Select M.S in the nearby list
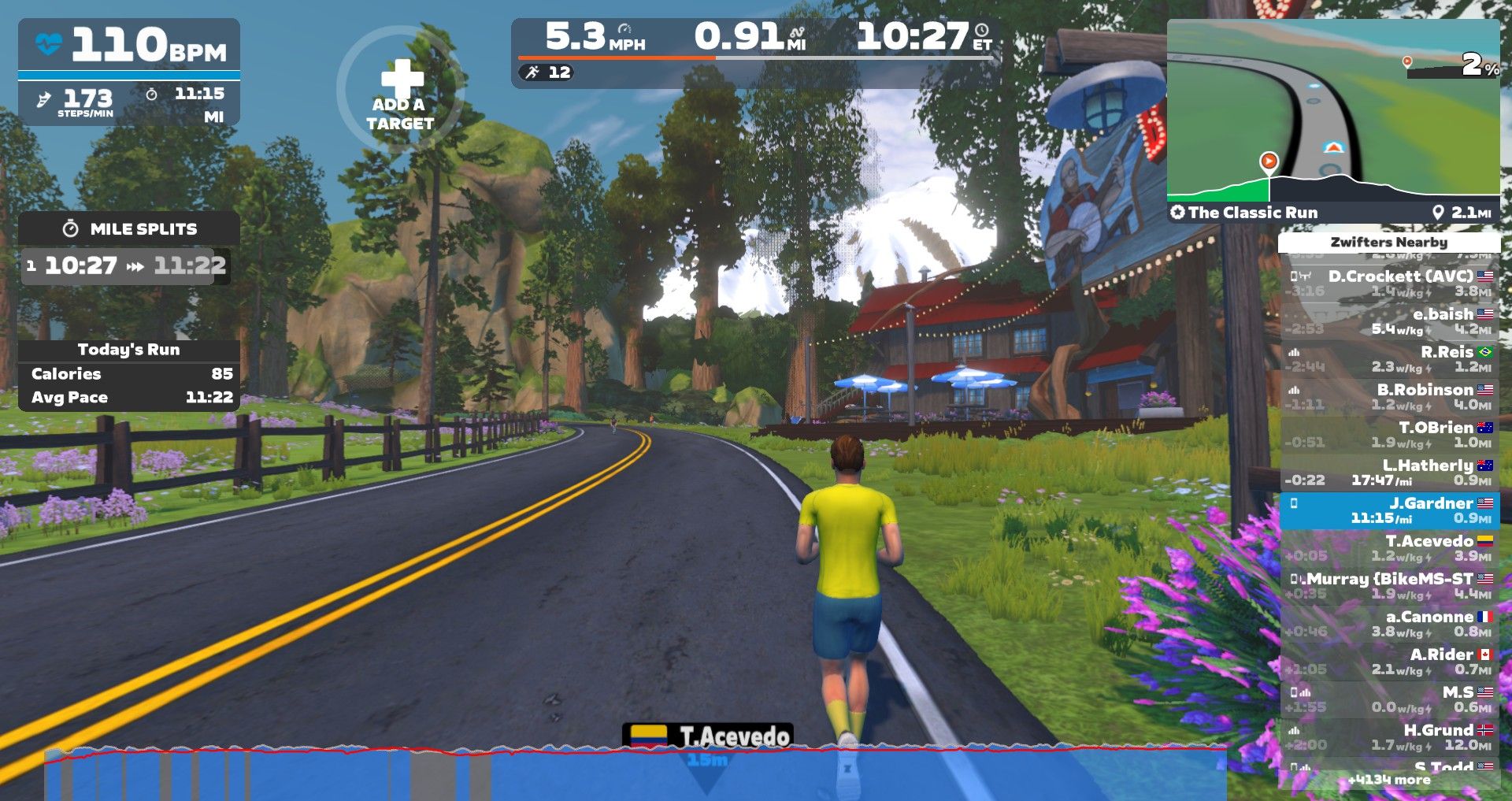 coord(1390,699)
